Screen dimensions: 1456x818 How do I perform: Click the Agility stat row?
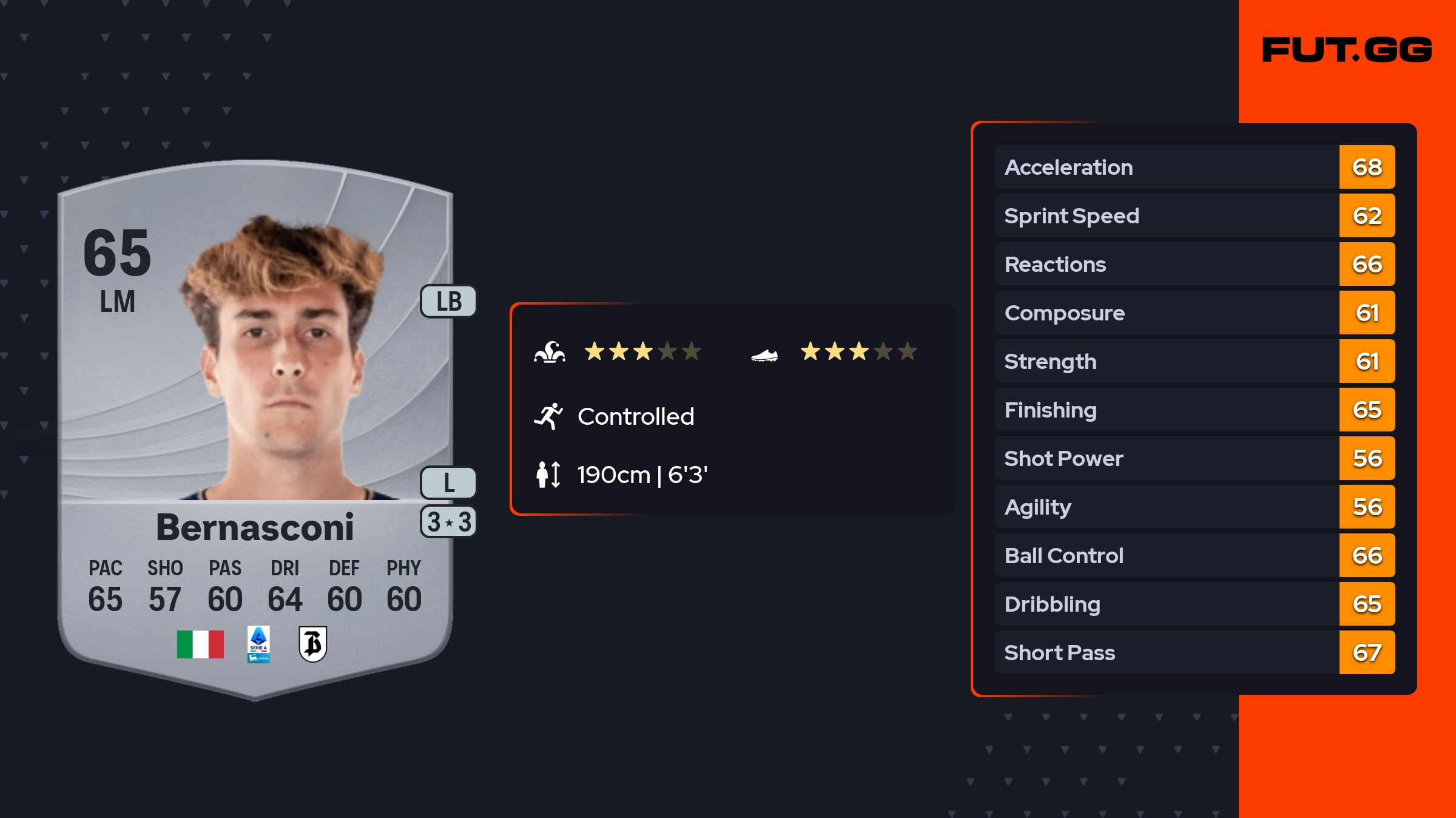[1194, 507]
